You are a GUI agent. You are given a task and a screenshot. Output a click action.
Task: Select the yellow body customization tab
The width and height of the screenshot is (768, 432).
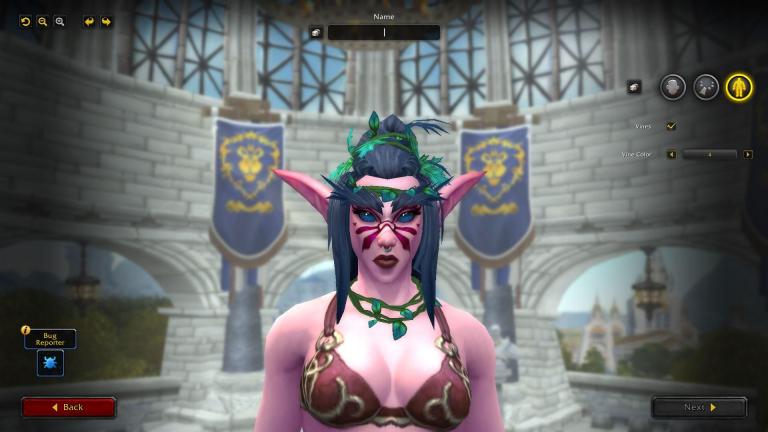click(739, 87)
